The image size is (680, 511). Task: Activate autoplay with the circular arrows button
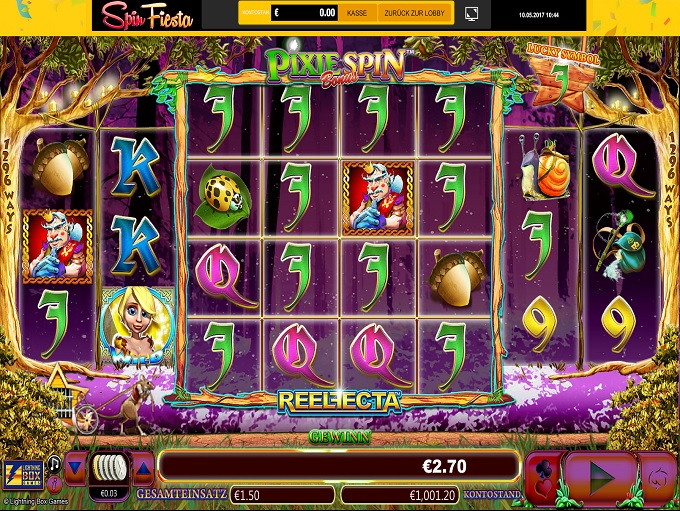click(x=658, y=472)
